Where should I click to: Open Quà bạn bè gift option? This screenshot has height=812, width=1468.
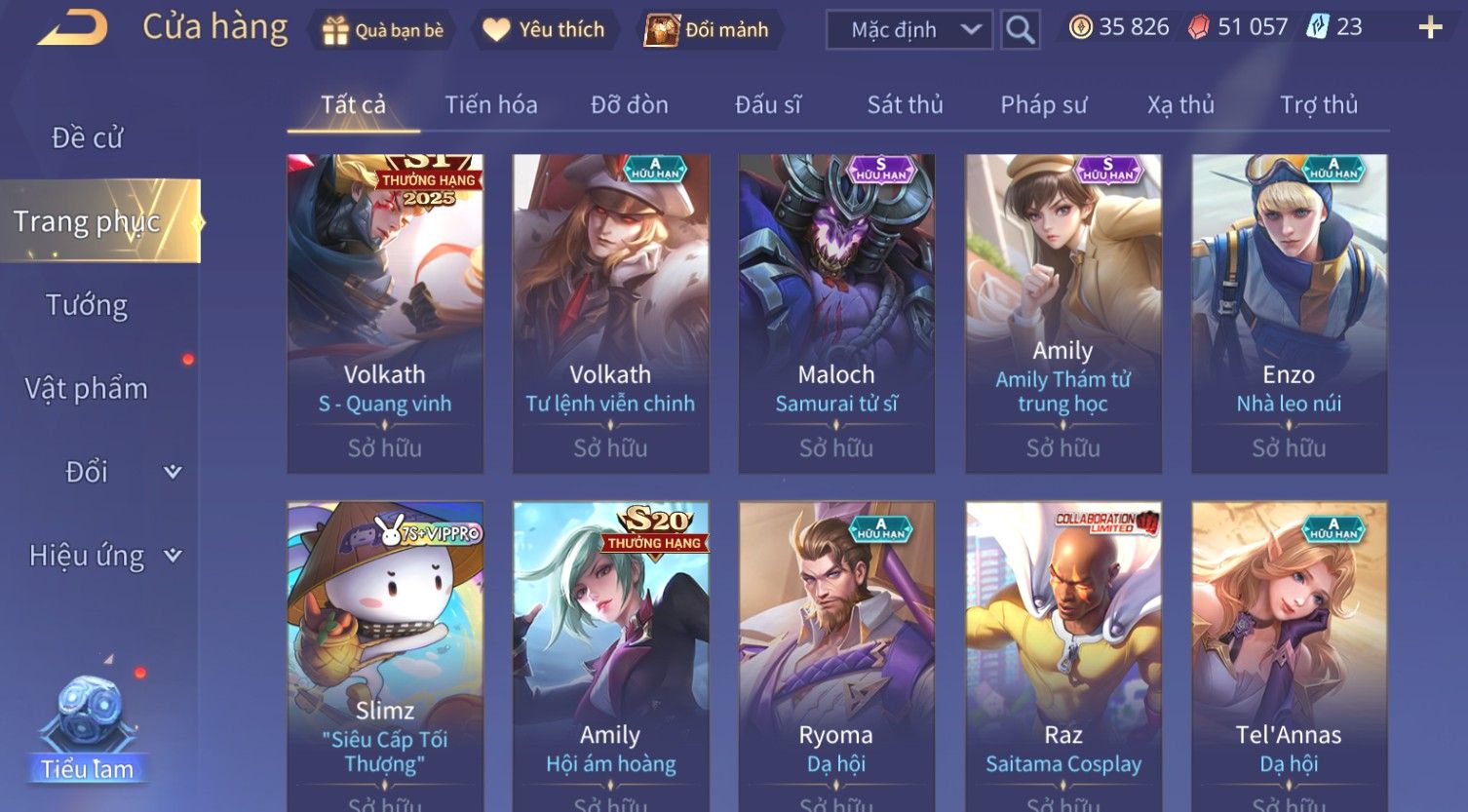(383, 30)
